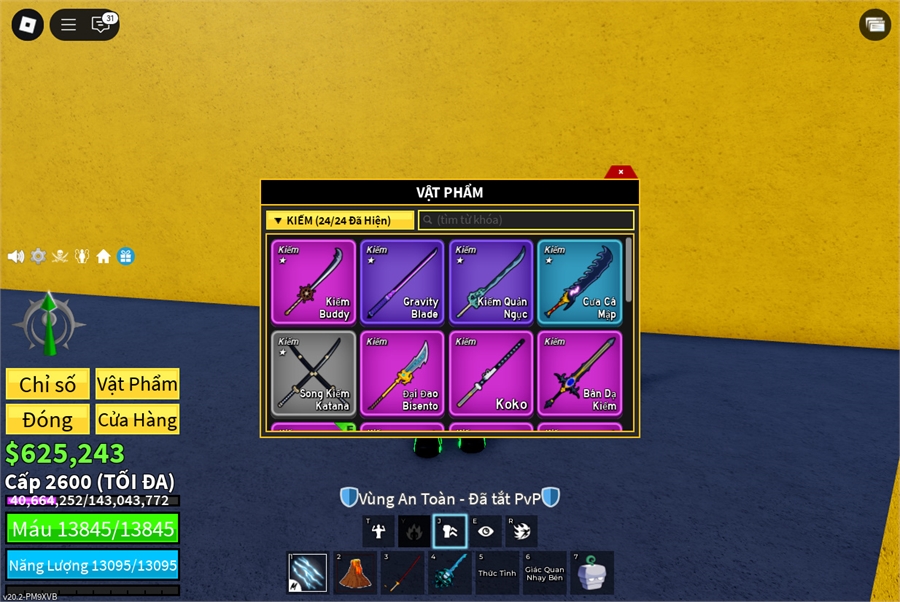Close the Vật Phẩm inventory window
This screenshot has height=602, width=900.
[621, 172]
